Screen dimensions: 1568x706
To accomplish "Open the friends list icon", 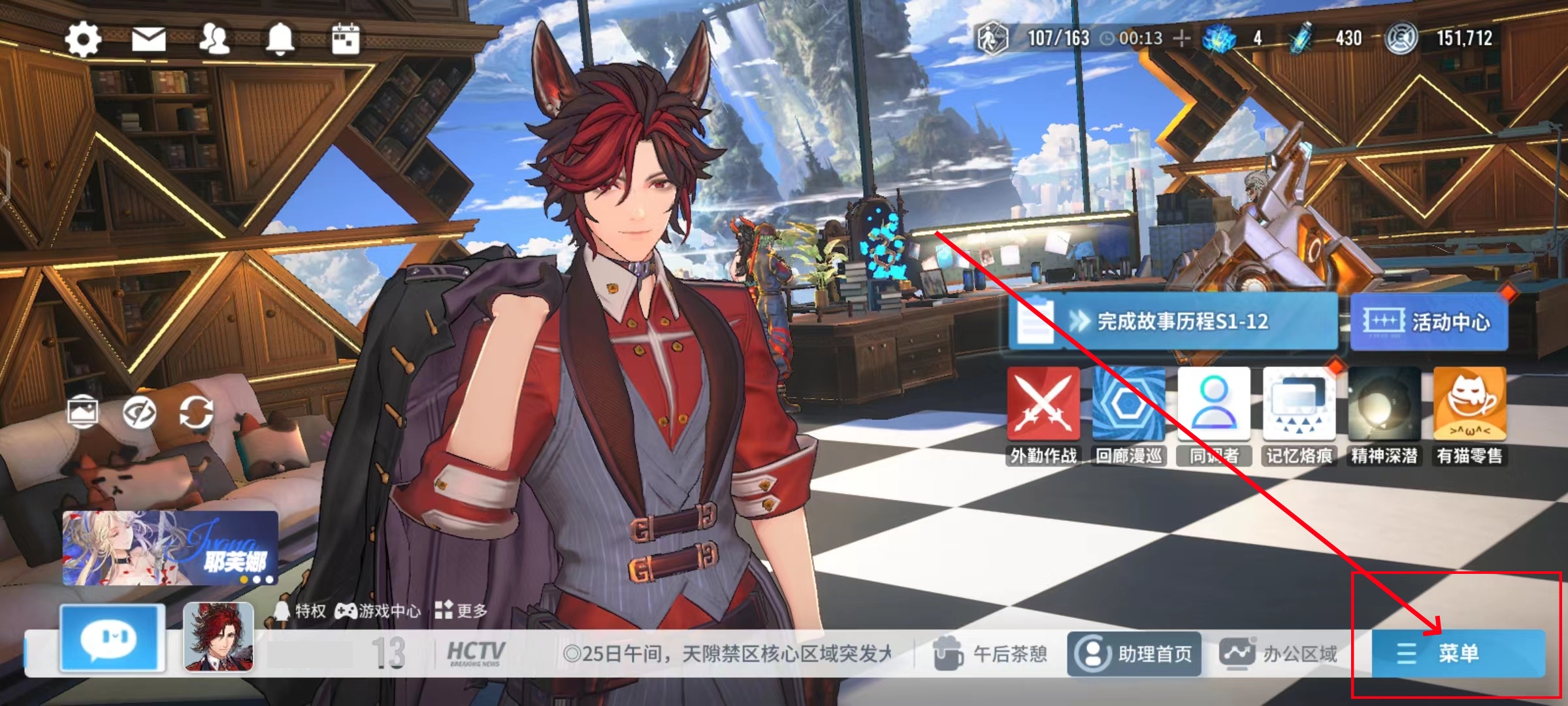I will [x=214, y=39].
